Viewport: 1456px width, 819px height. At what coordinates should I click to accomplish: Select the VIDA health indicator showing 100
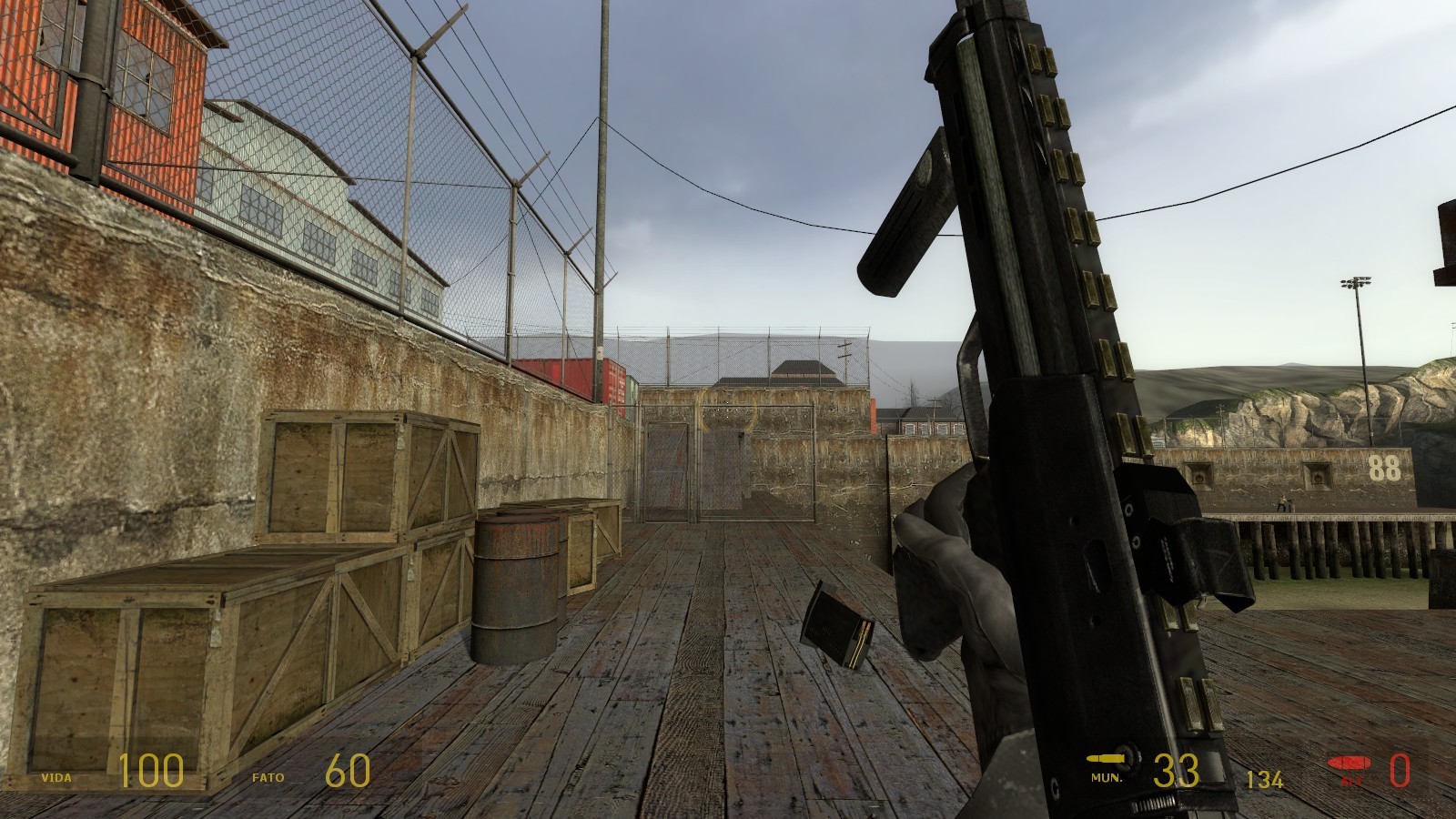(152, 773)
